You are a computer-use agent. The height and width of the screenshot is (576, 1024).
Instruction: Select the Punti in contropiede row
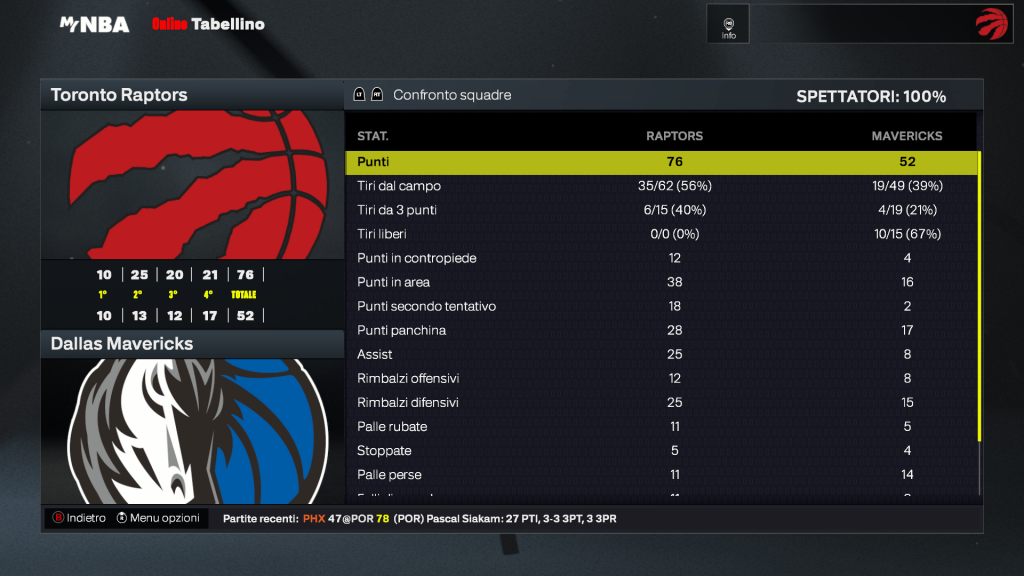coord(660,258)
